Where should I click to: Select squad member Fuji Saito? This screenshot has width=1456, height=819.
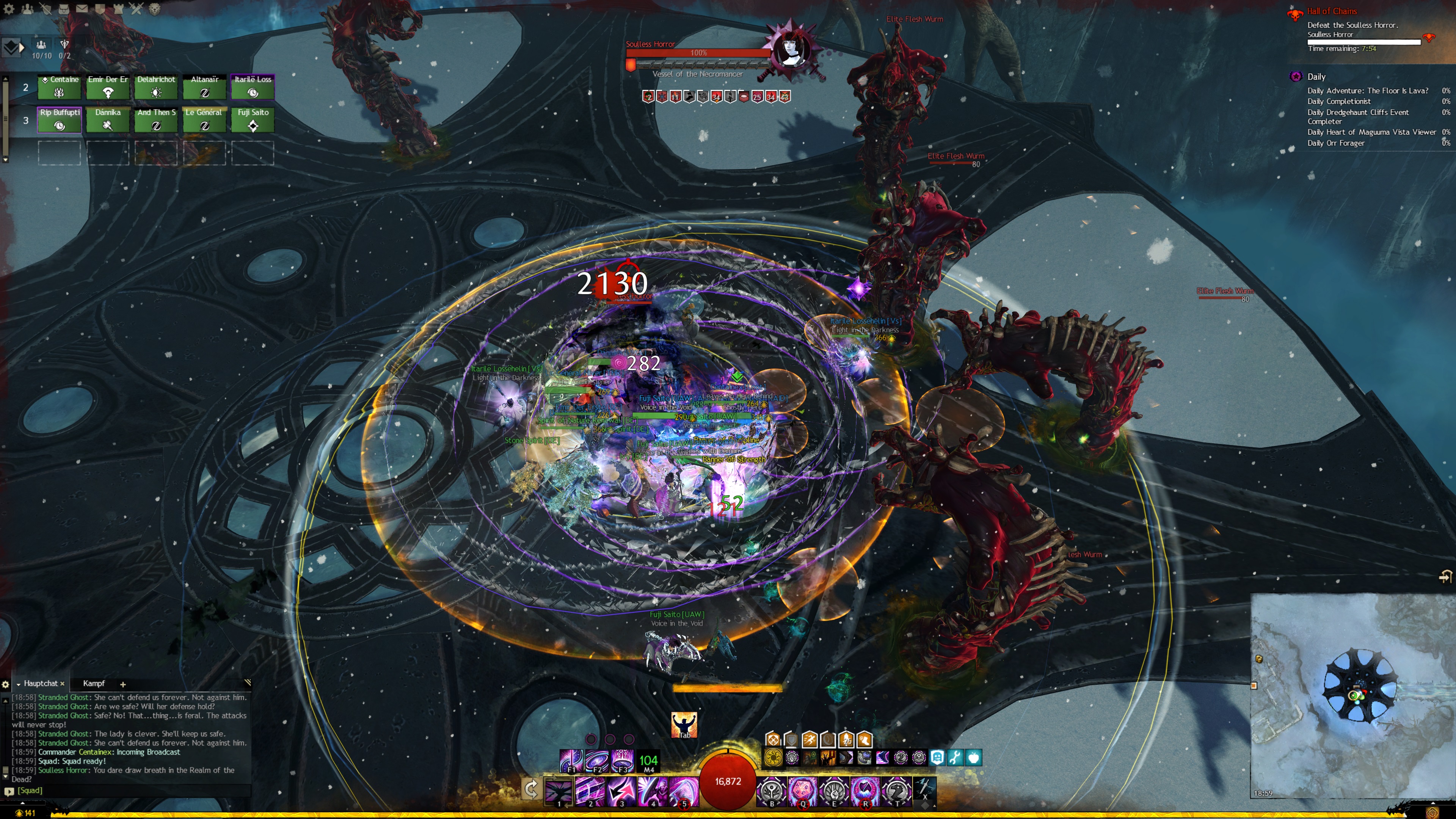(253, 120)
